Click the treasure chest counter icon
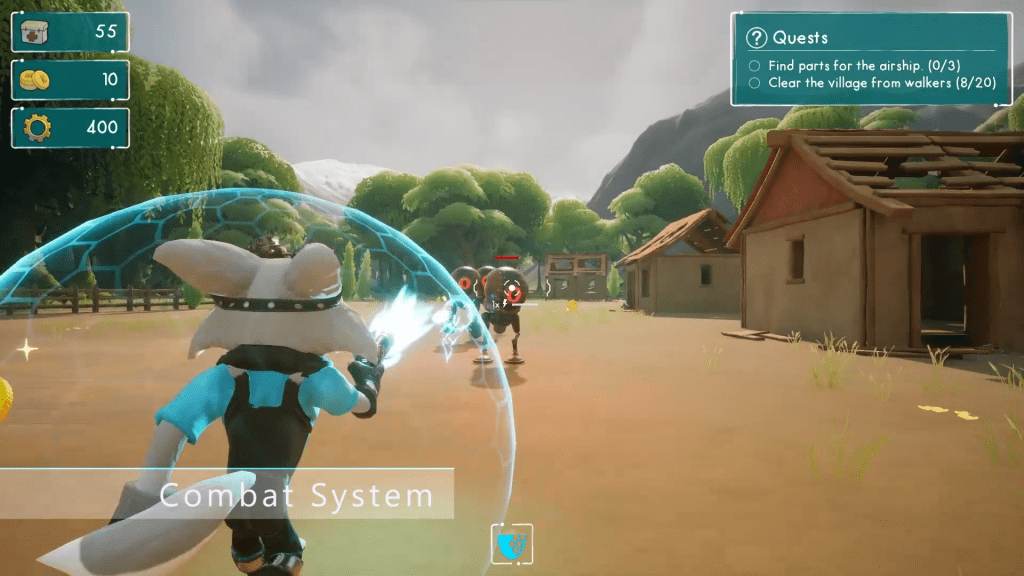 coord(35,32)
